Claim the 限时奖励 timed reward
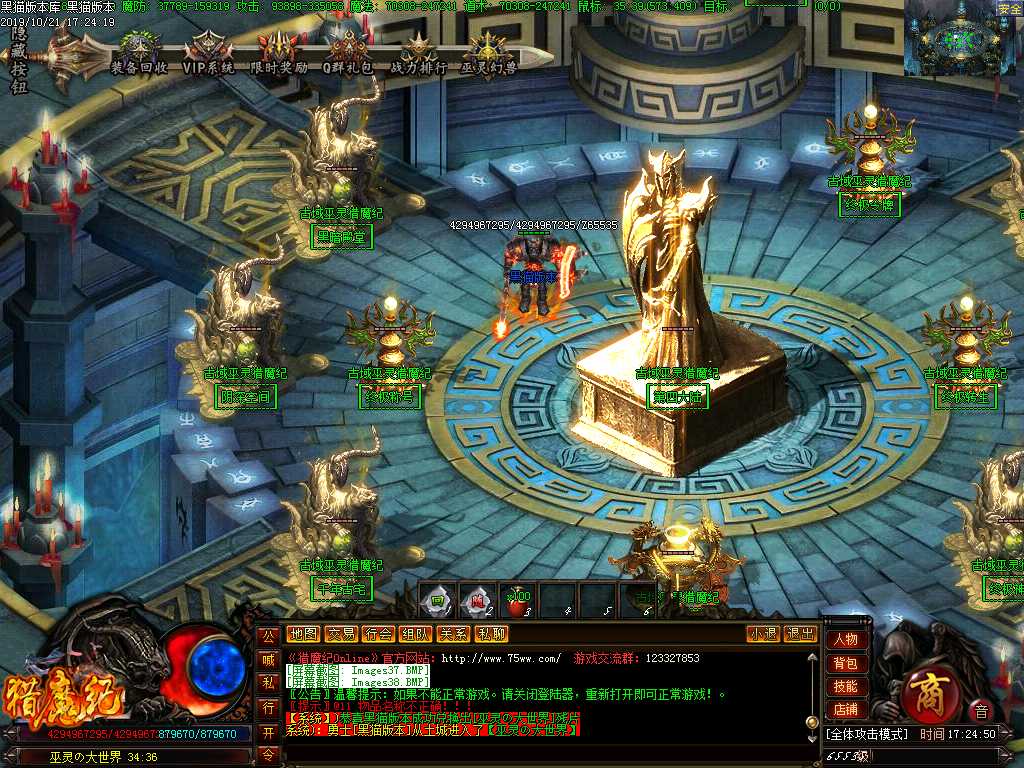The image size is (1024, 768). click(x=278, y=53)
